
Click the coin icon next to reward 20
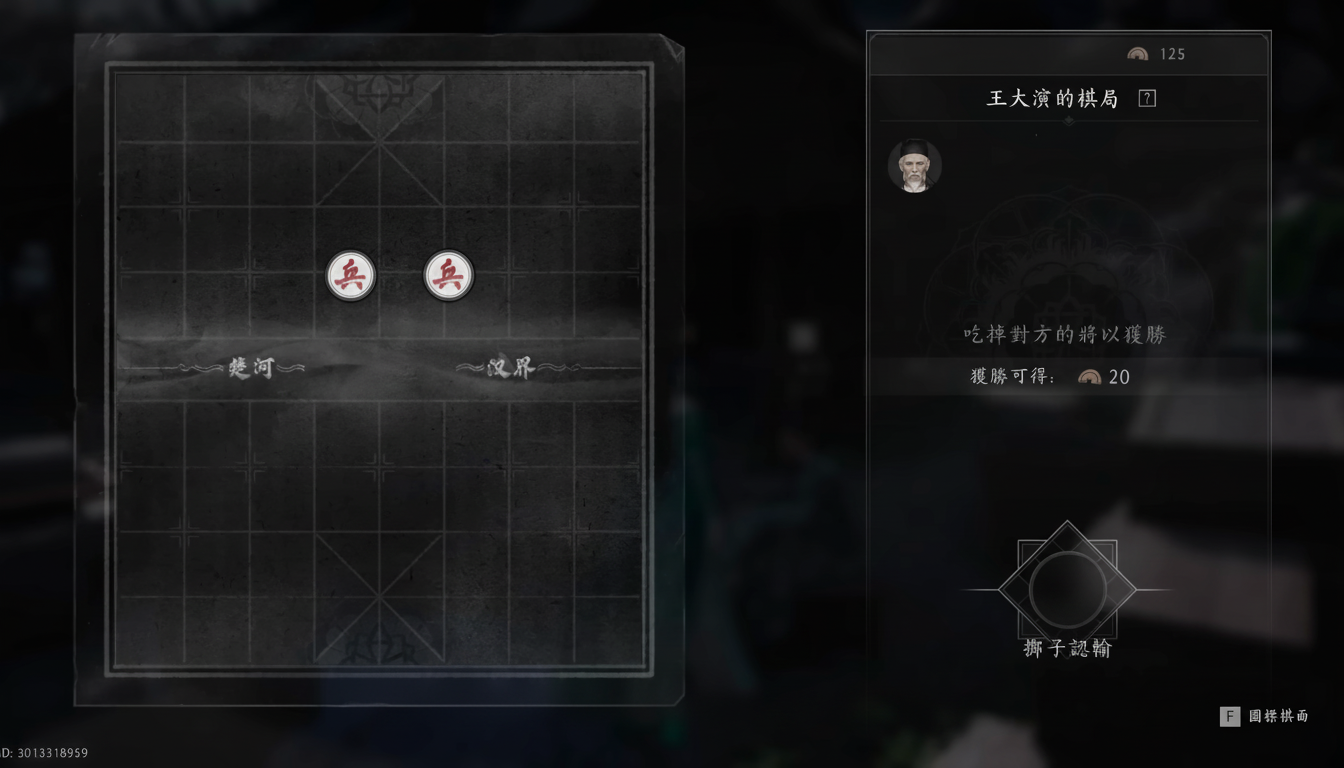pyautogui.click(x=1091, y=377)
